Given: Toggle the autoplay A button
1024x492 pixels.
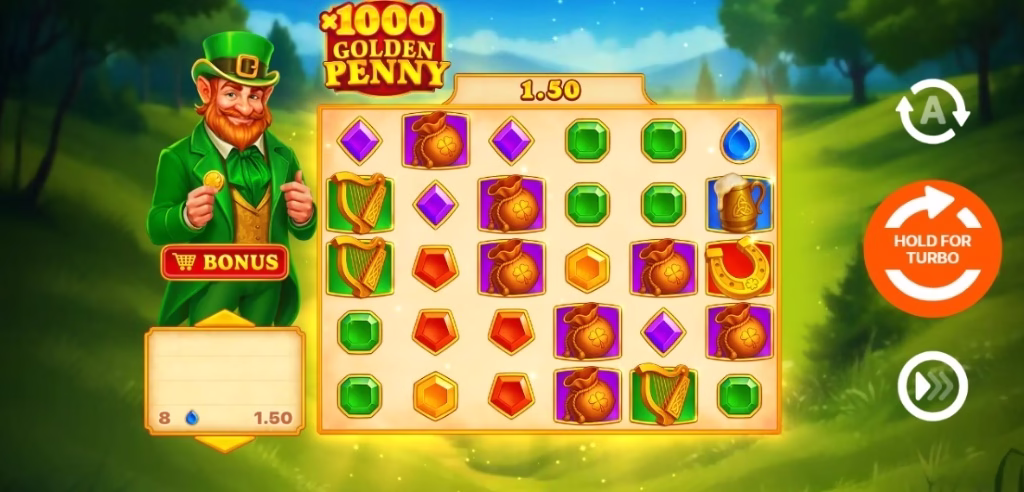Looking at the screenshot, I should (932, 112).
